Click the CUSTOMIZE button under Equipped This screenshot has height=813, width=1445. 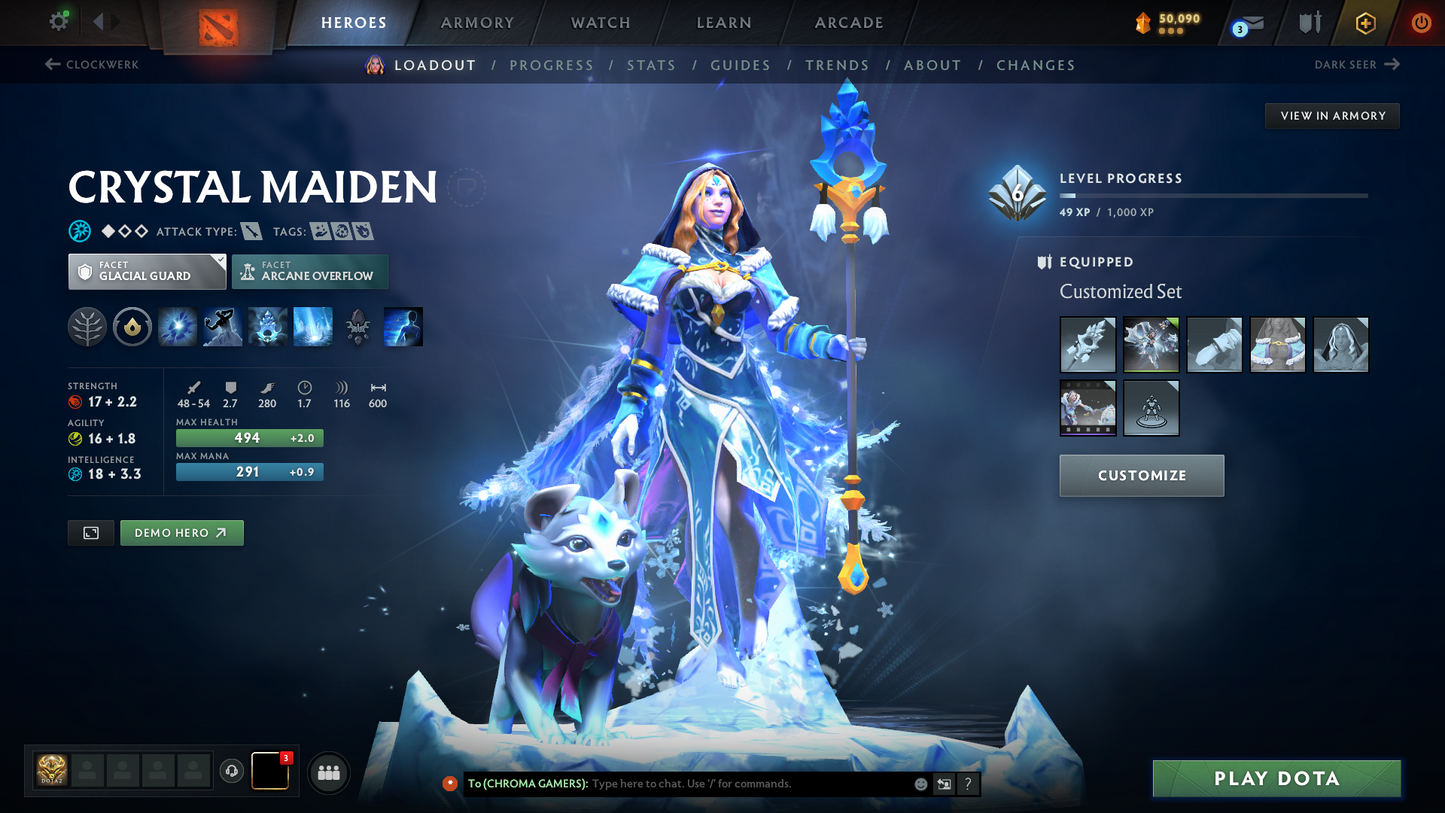coord(1141,475)
